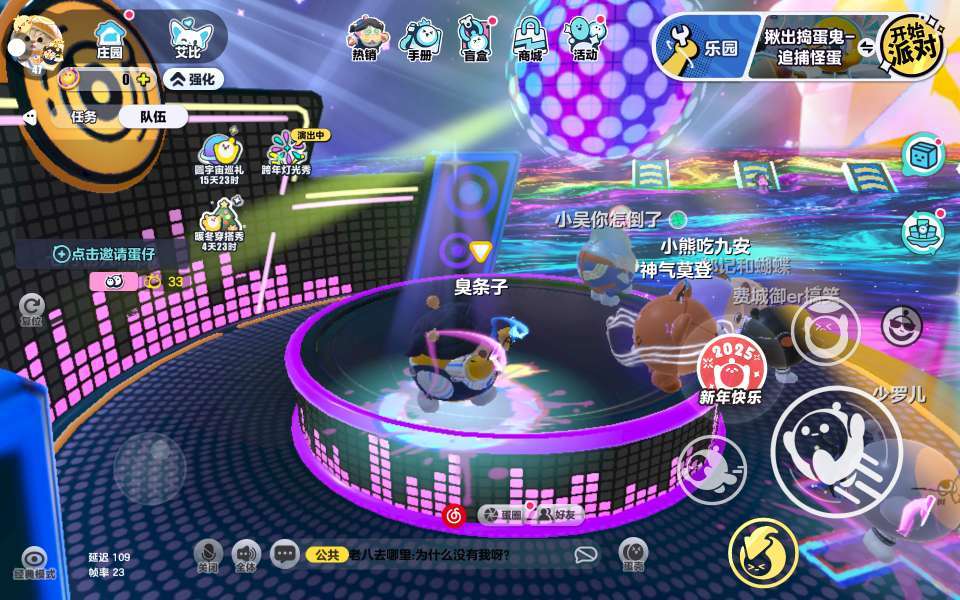This screenshot has height=600, width=960.
Task: Tap the yellow roll action button
Action: tap(763, 551)
